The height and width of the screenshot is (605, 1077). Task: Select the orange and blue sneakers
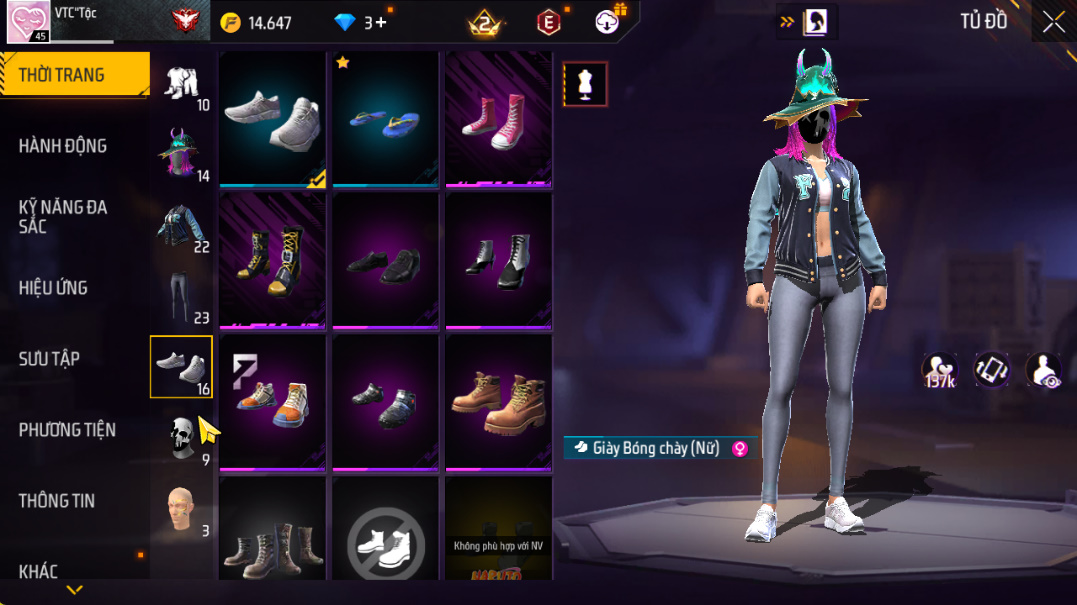pos(272,402)
